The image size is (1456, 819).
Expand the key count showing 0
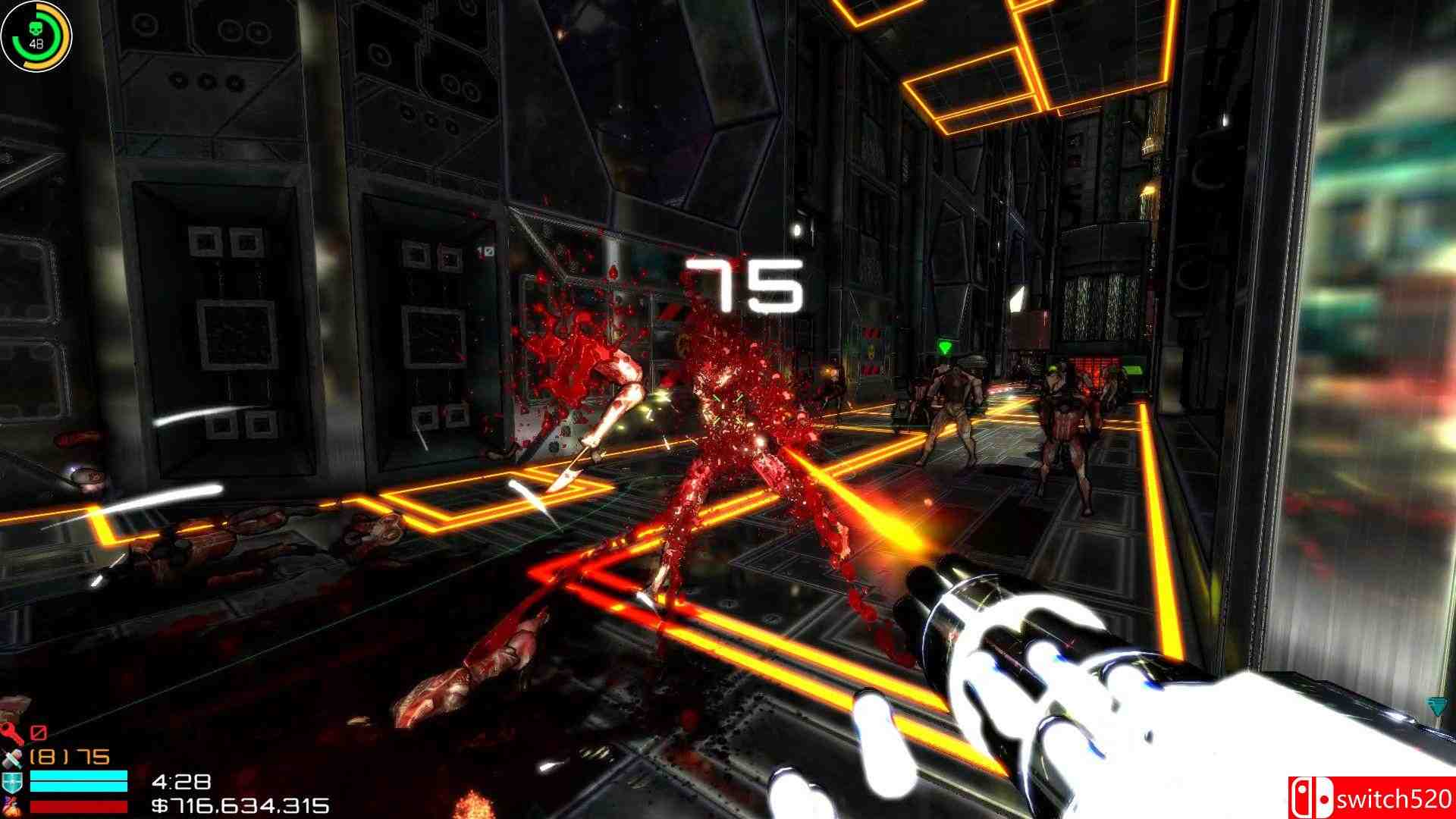coord(40,734)
